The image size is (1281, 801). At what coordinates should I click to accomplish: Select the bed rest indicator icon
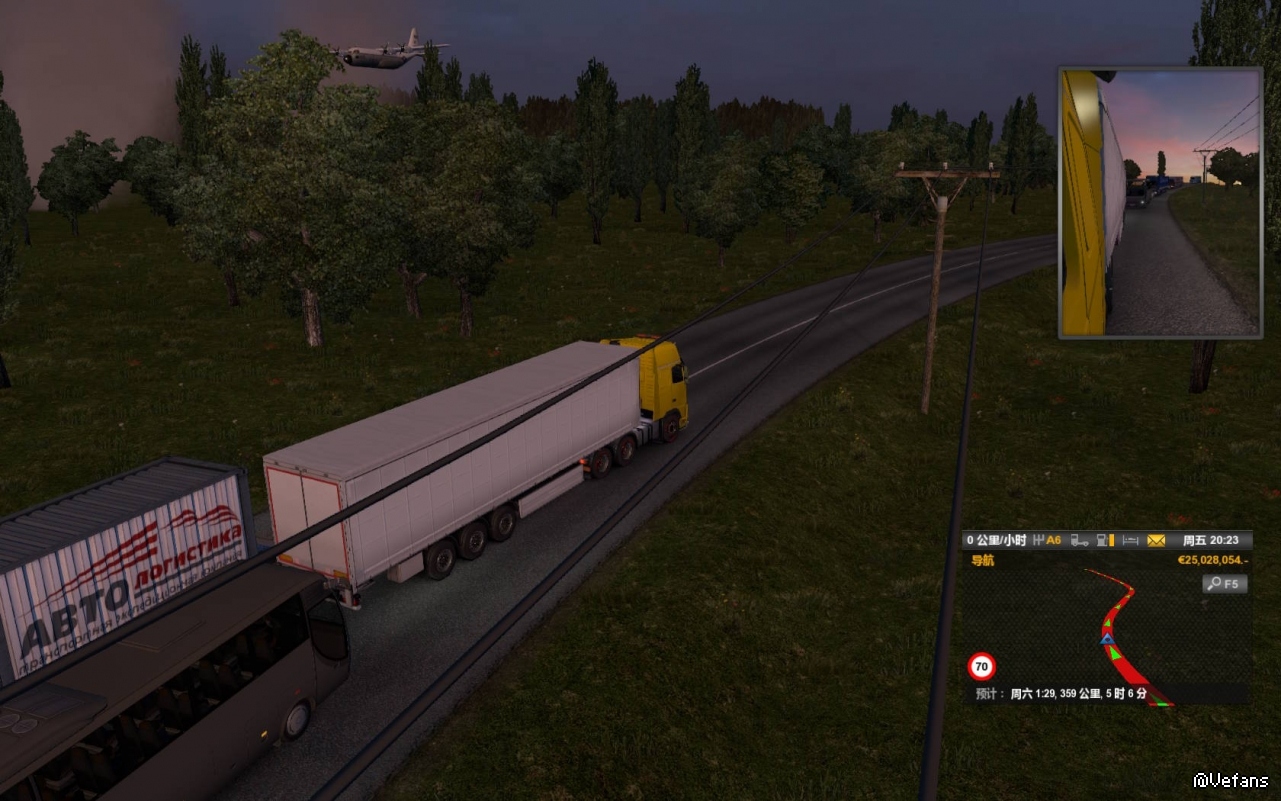tap(1131, 540)
